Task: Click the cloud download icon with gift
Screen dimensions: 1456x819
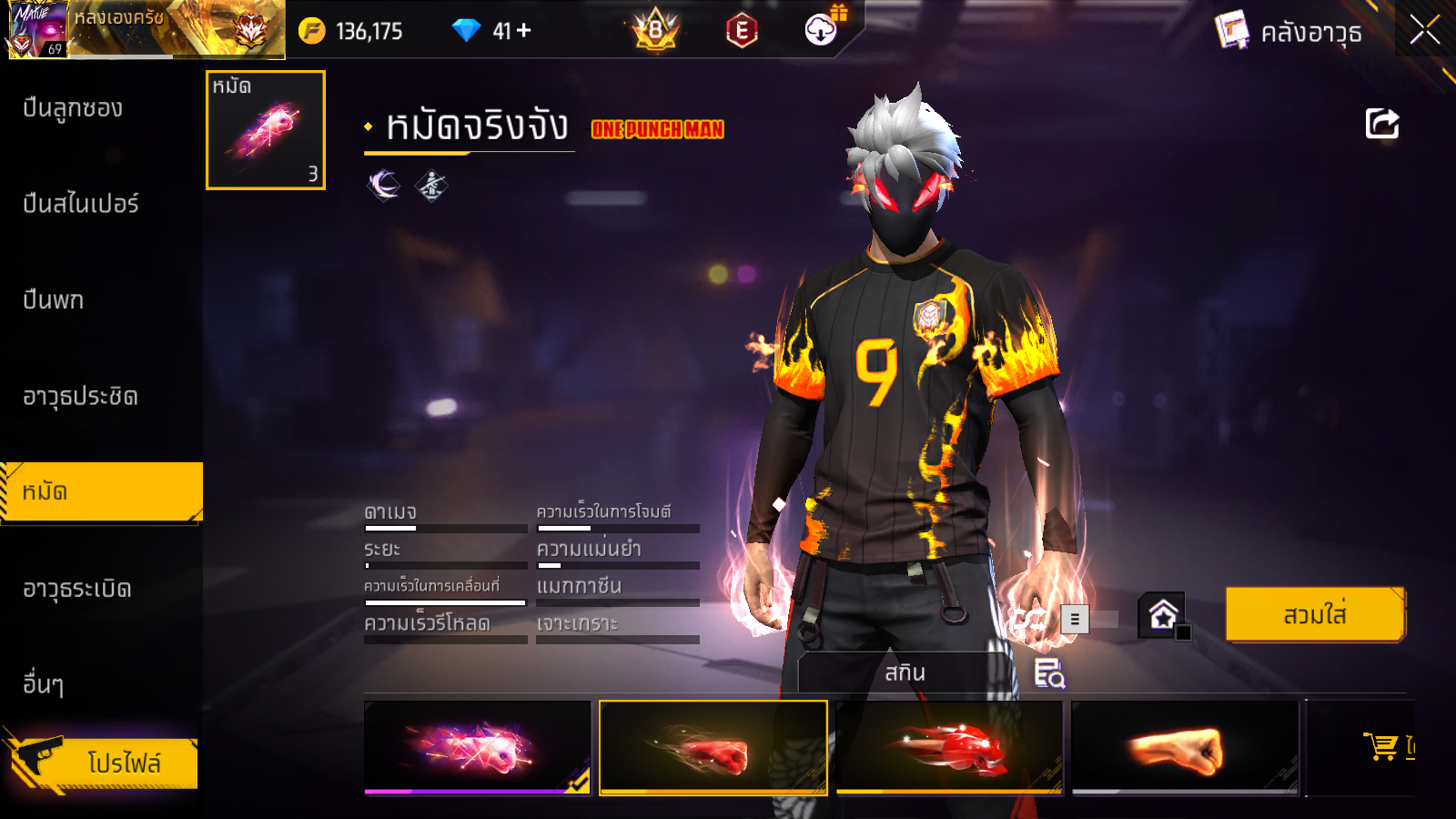Action: (822, 30)
